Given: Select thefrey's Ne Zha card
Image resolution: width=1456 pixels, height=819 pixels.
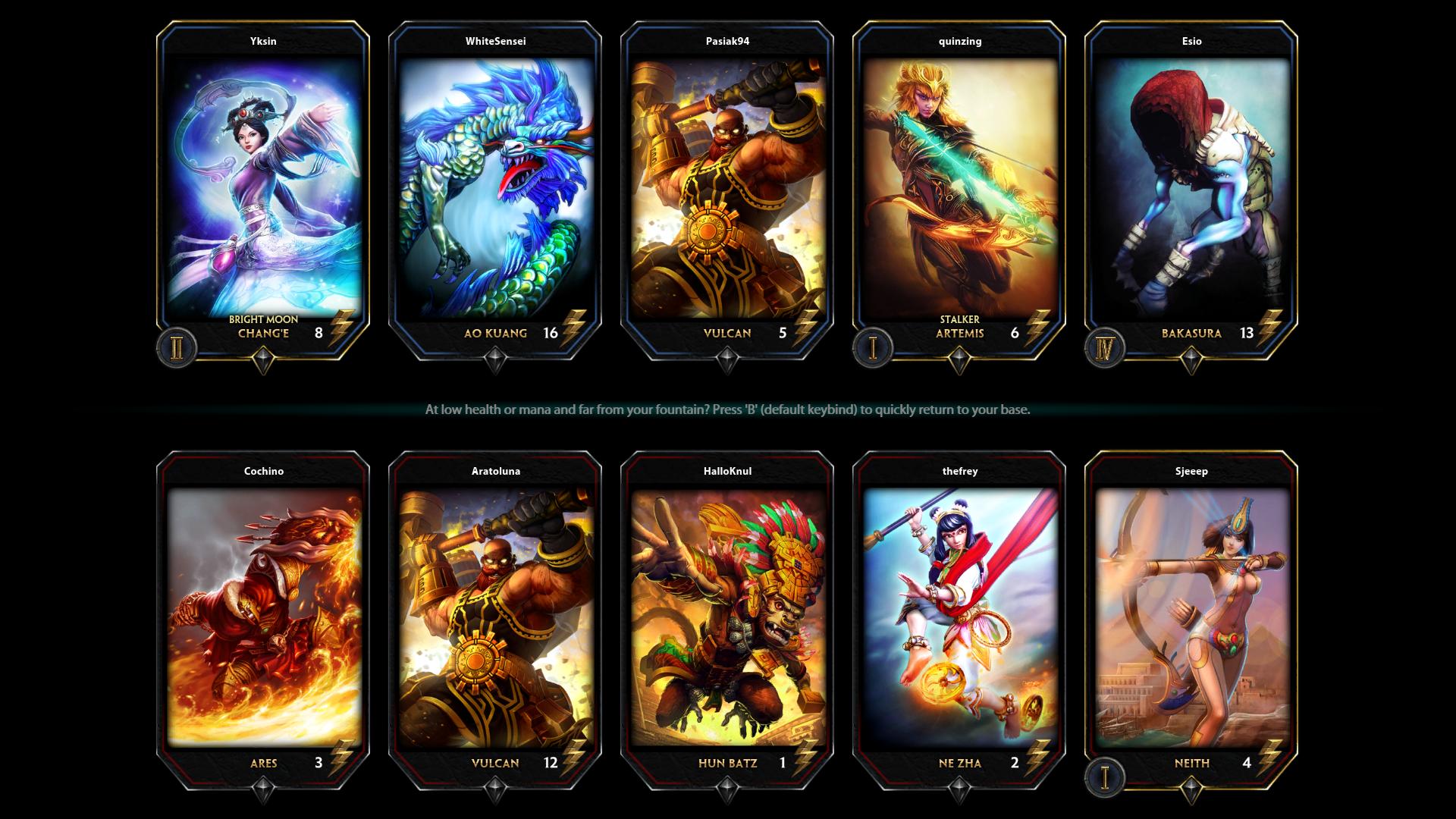Looking at the screenshot, I should (959, 618).
